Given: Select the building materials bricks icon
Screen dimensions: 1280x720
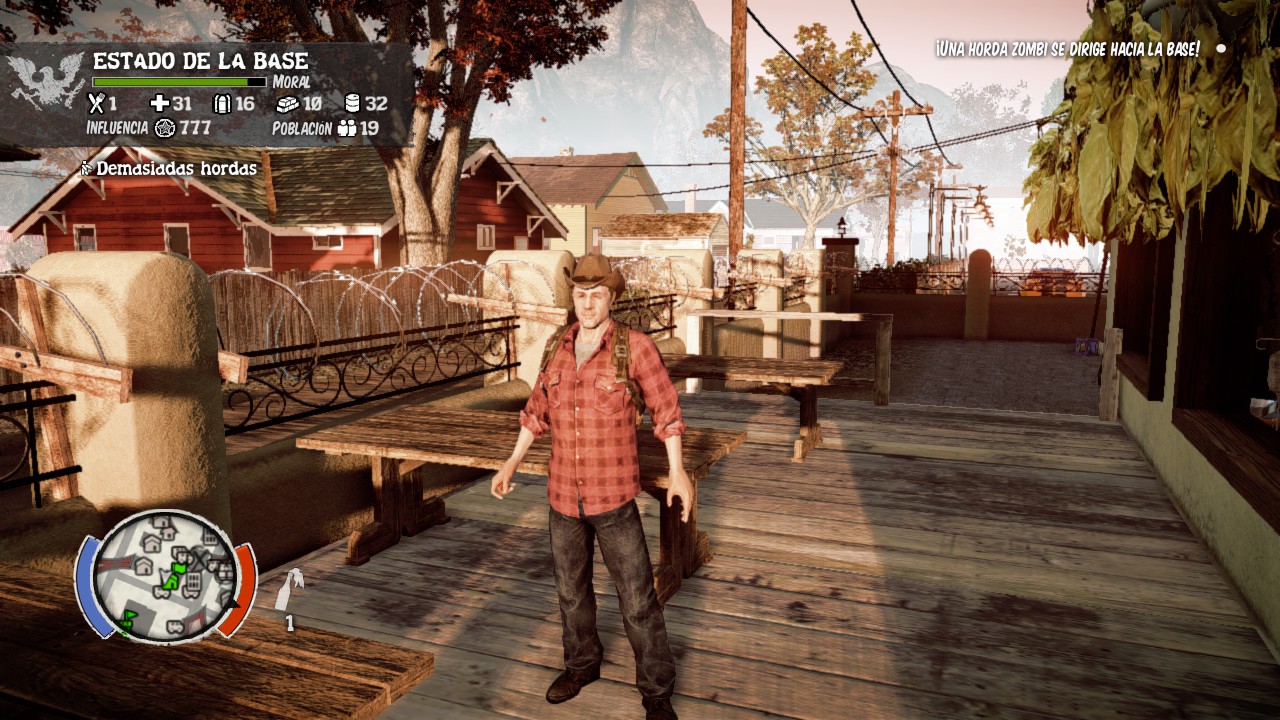Looking at the screenshot, I should pos(289,103).
